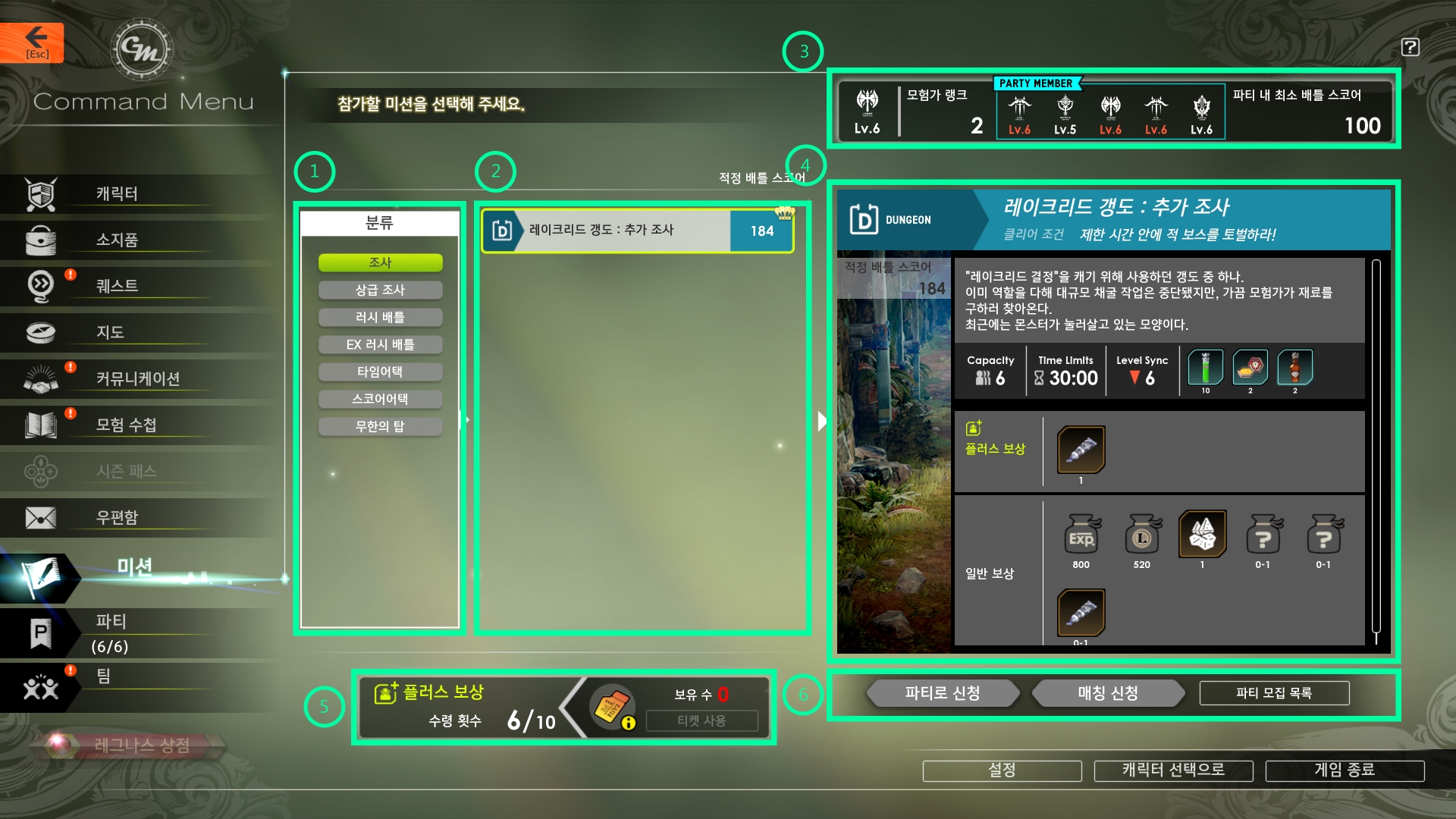This screenshot has width=1456, height=819.
Task: Open the 모험 수첩 menu
Action: click(125, 425)
